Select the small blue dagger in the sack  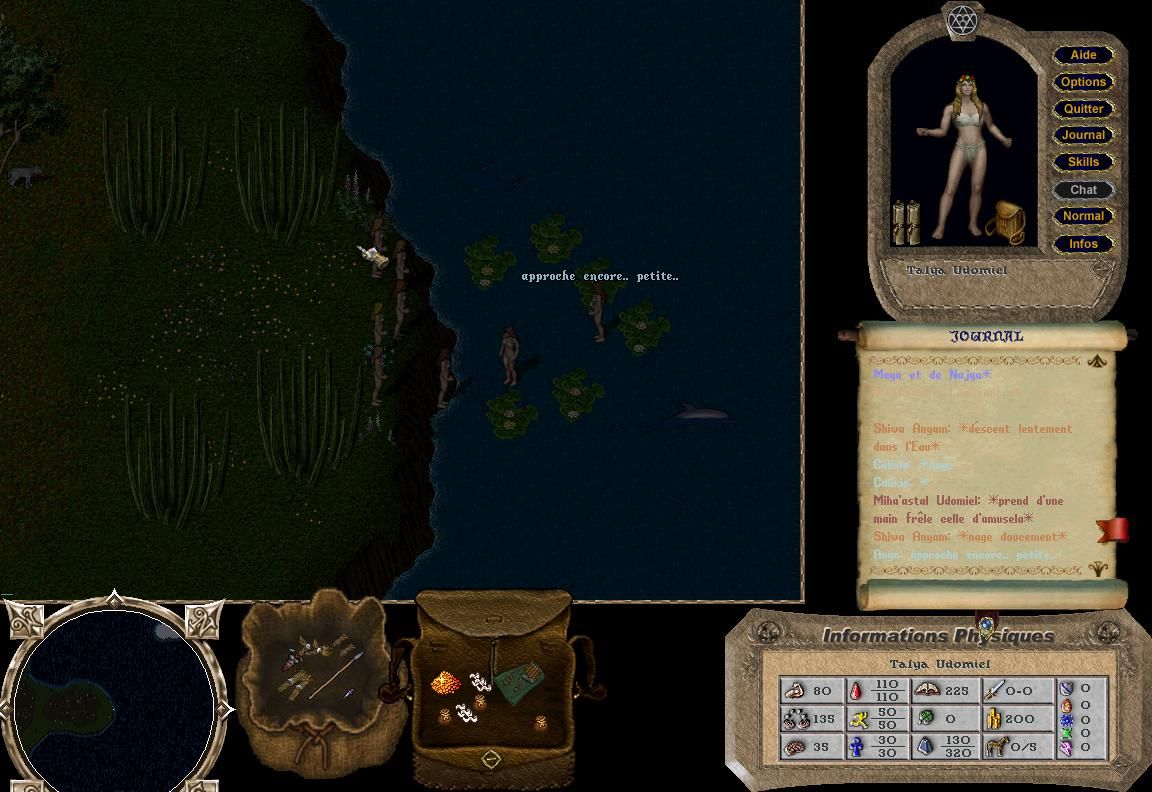(x=349, y=692)
